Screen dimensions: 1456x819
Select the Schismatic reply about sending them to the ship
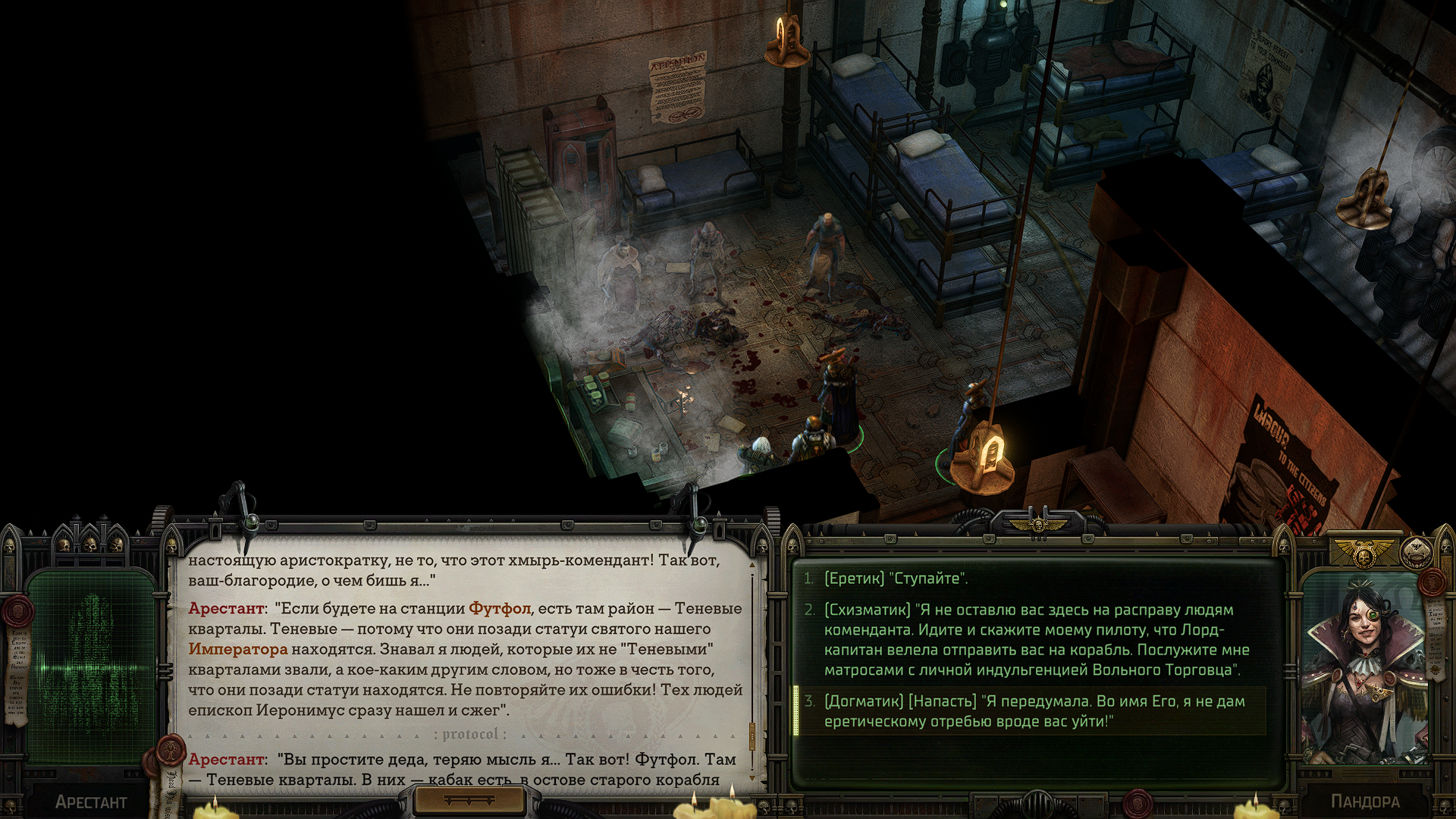pos(1036,640)
